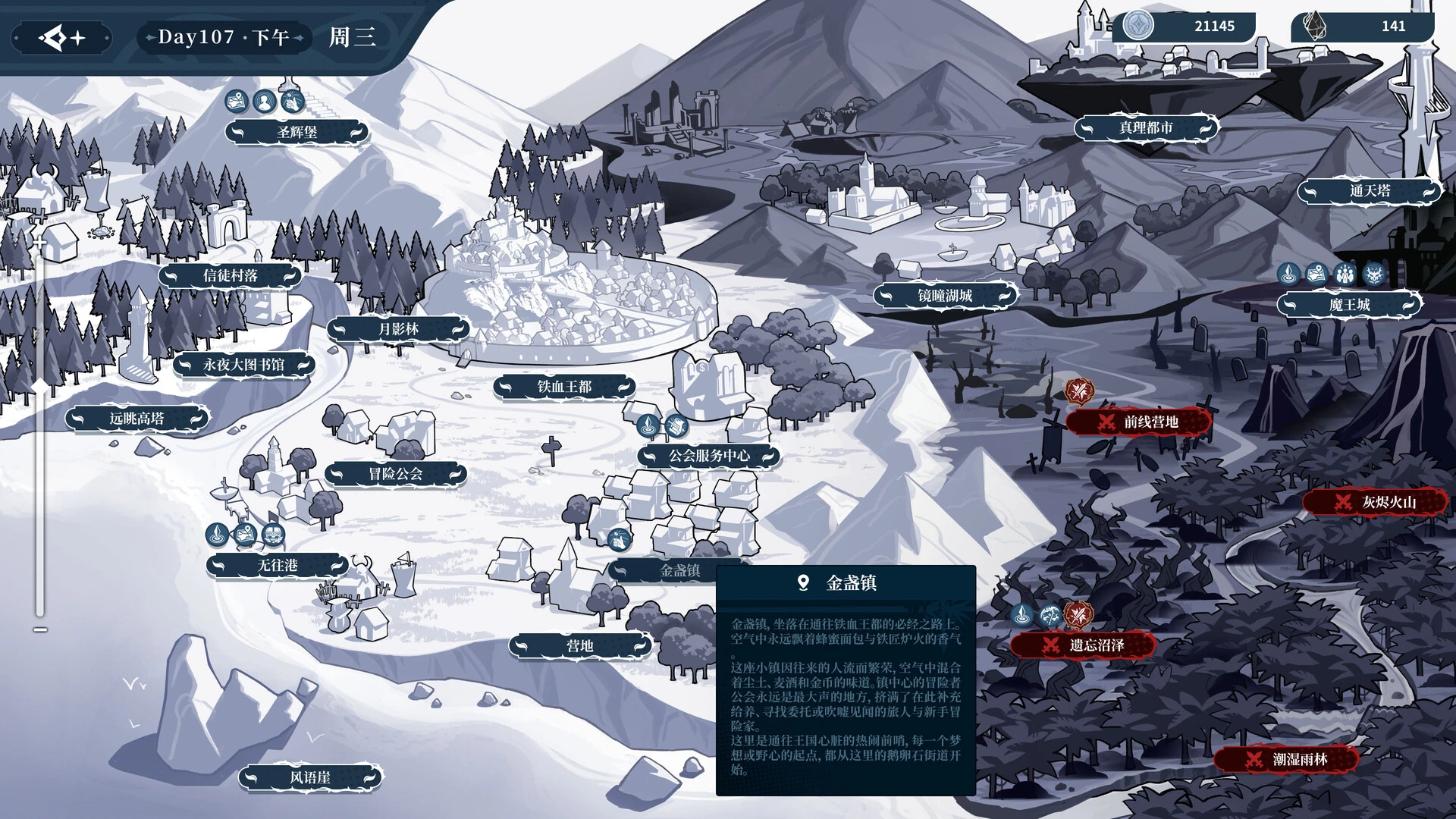Click the zoom-out minus on the left slider
The height and width of the screenshot is (819, 1456).
pyautogui.click(x=40, y=629)
